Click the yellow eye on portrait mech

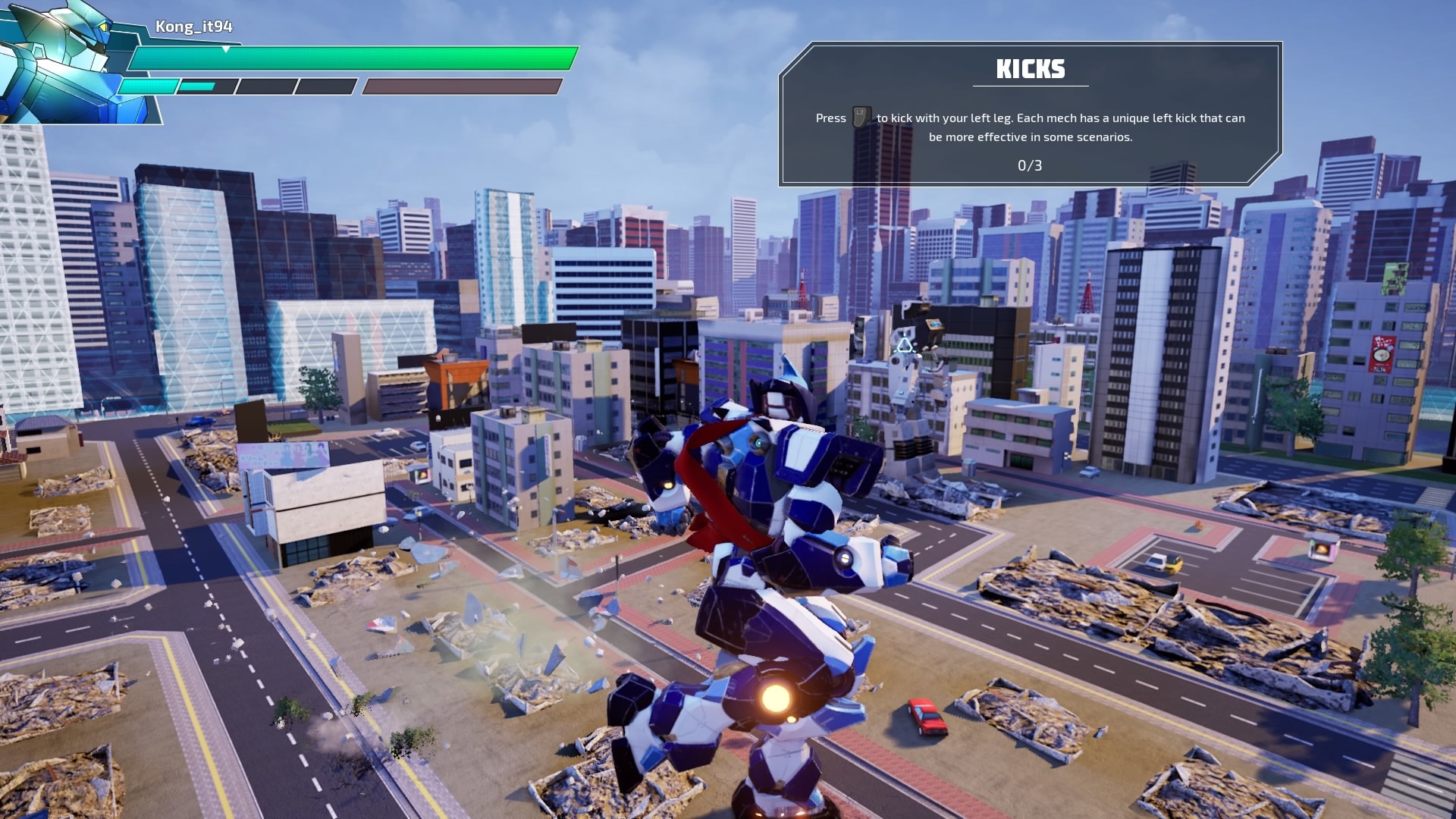(104, 27)
